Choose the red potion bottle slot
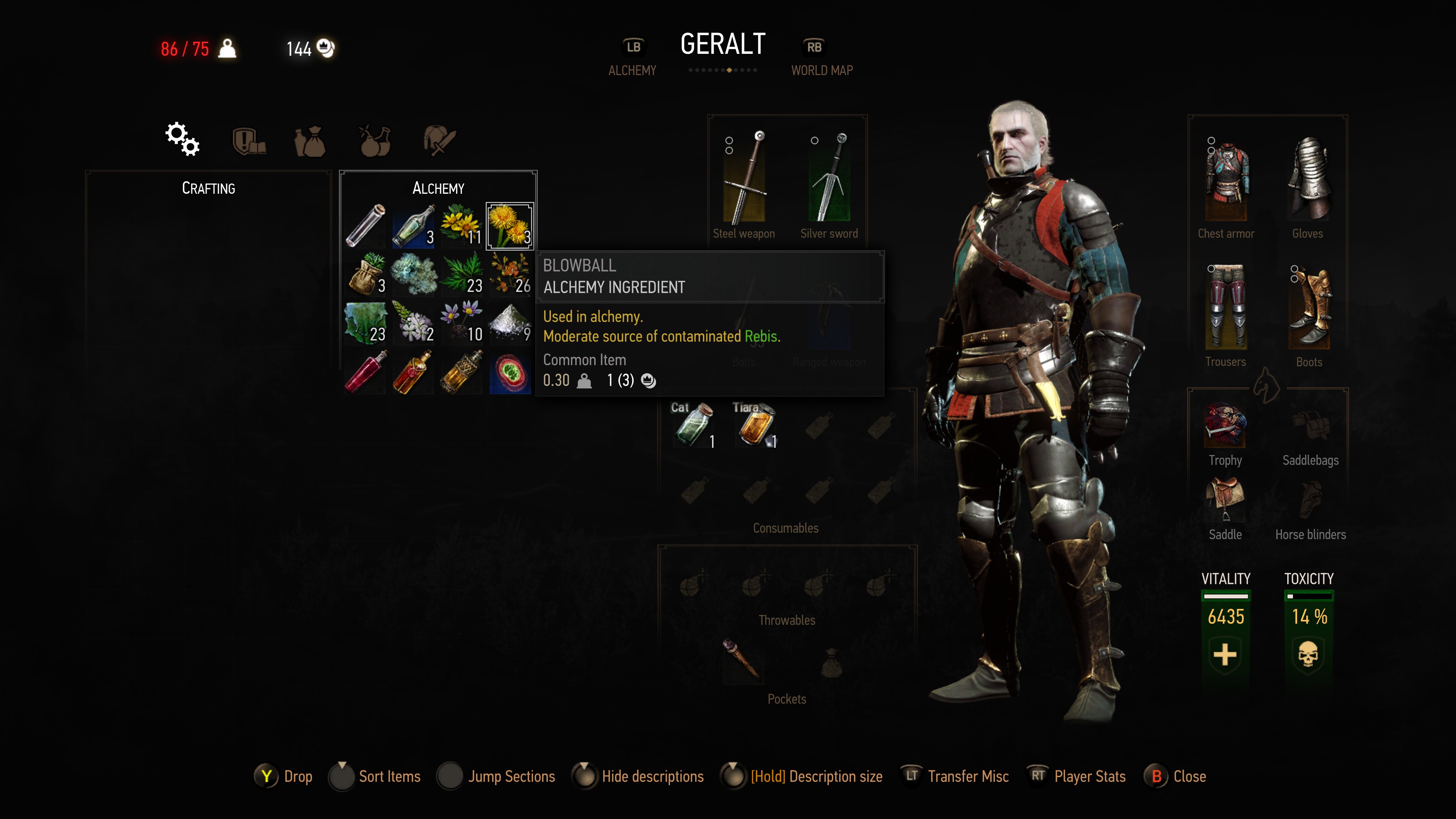1456x819 pixels. [366, 371]
